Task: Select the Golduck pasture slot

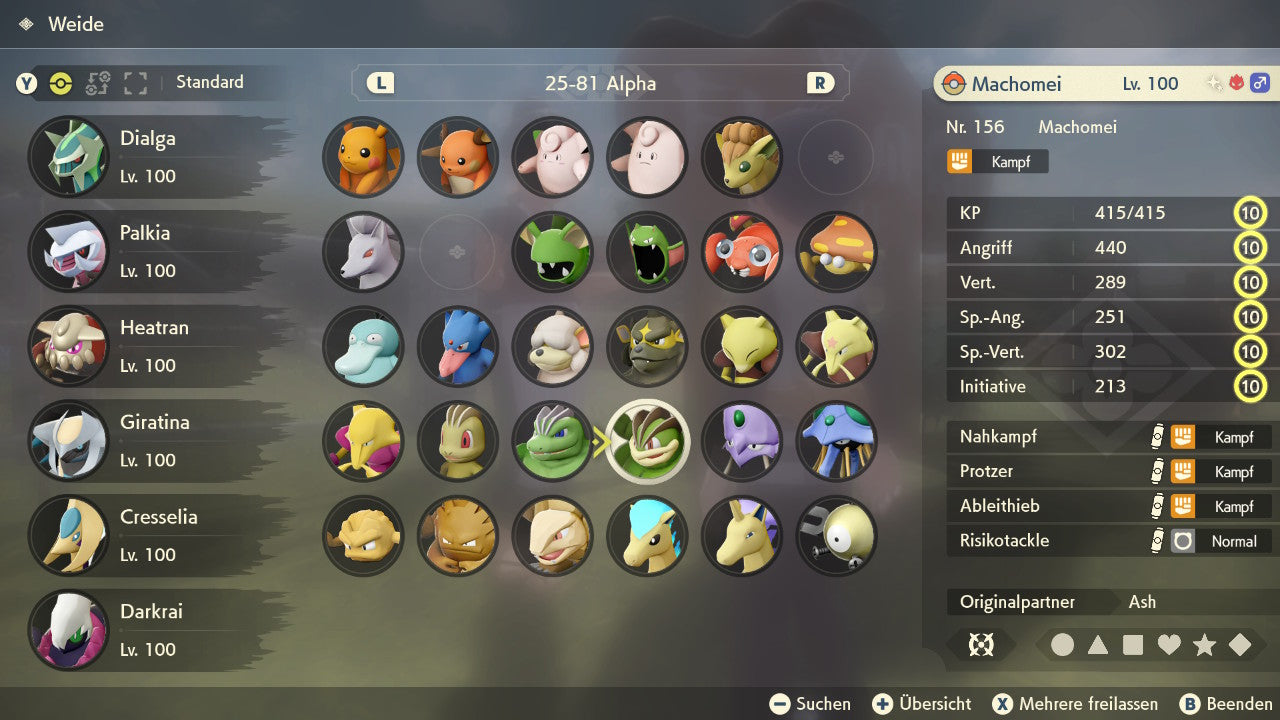Action: point(457,346)
